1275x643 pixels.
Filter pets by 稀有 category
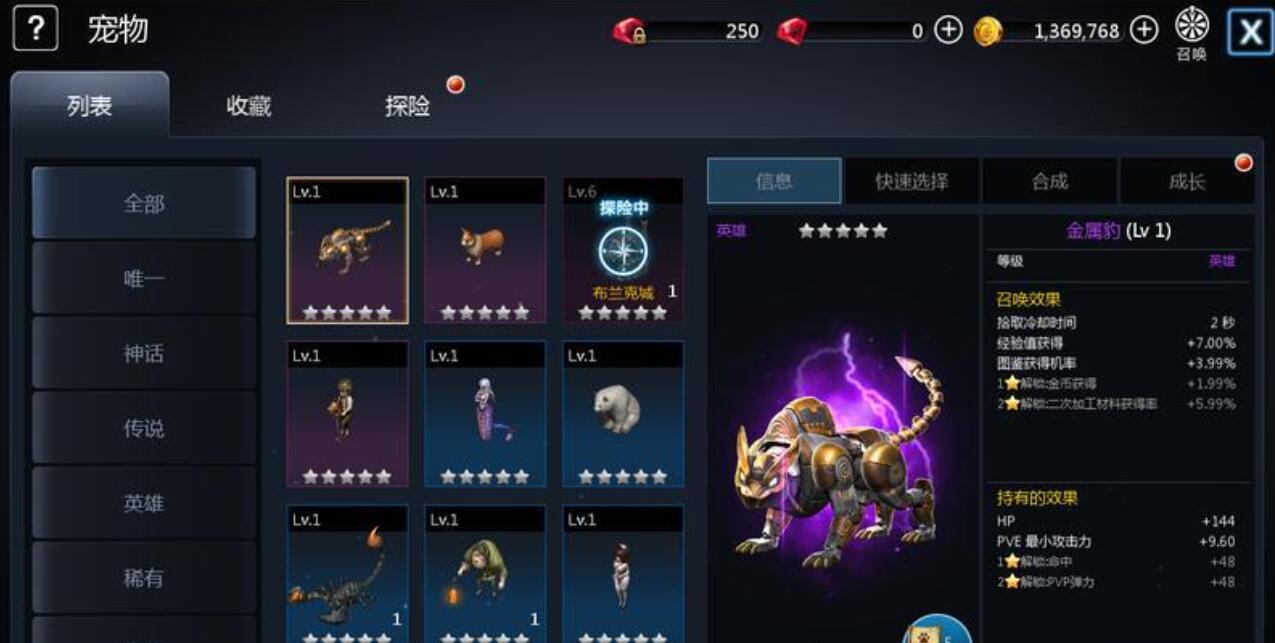(144, 578)
